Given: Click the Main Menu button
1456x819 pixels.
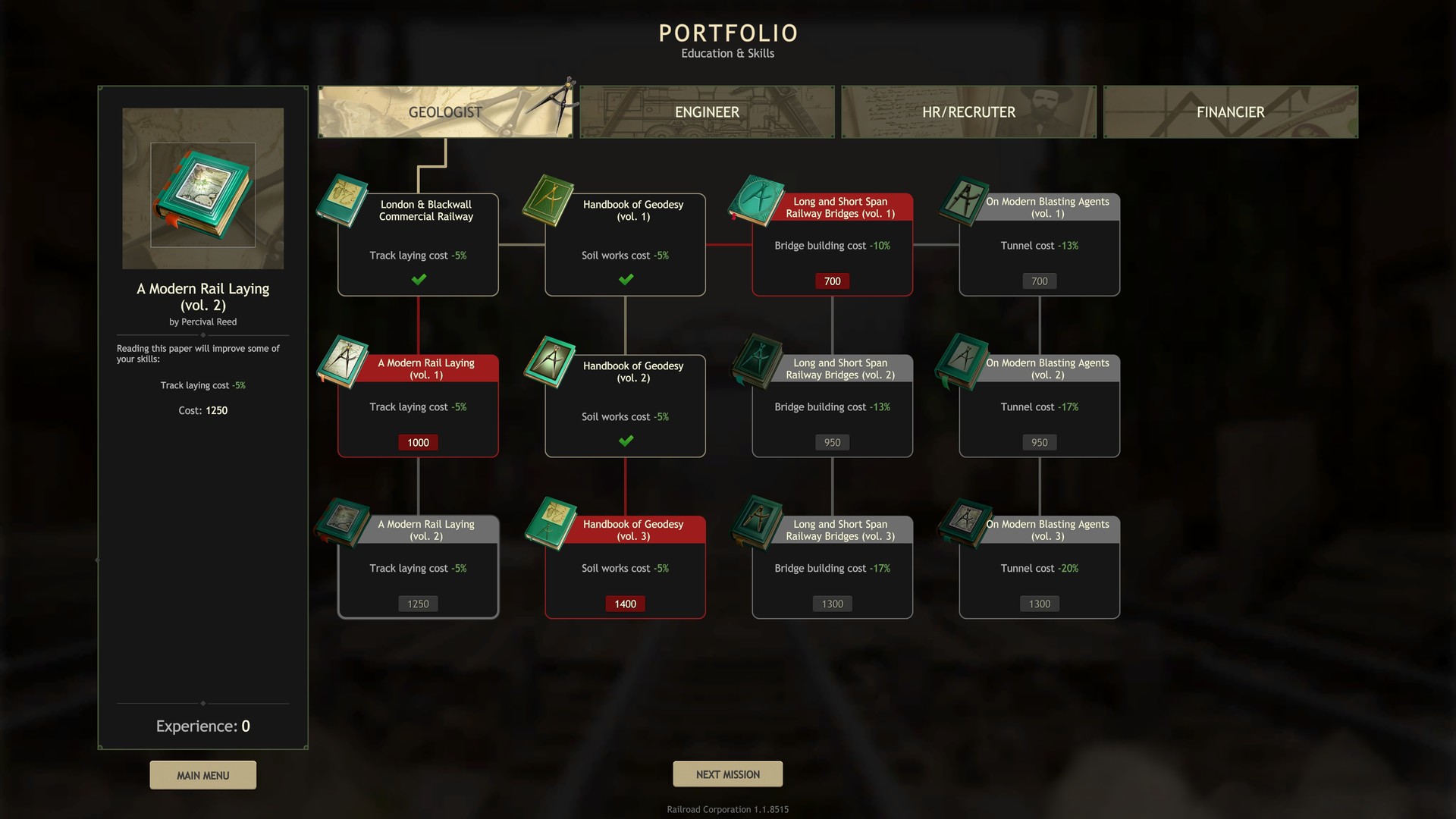Looking at the screenshot, I should pos(202,774).
